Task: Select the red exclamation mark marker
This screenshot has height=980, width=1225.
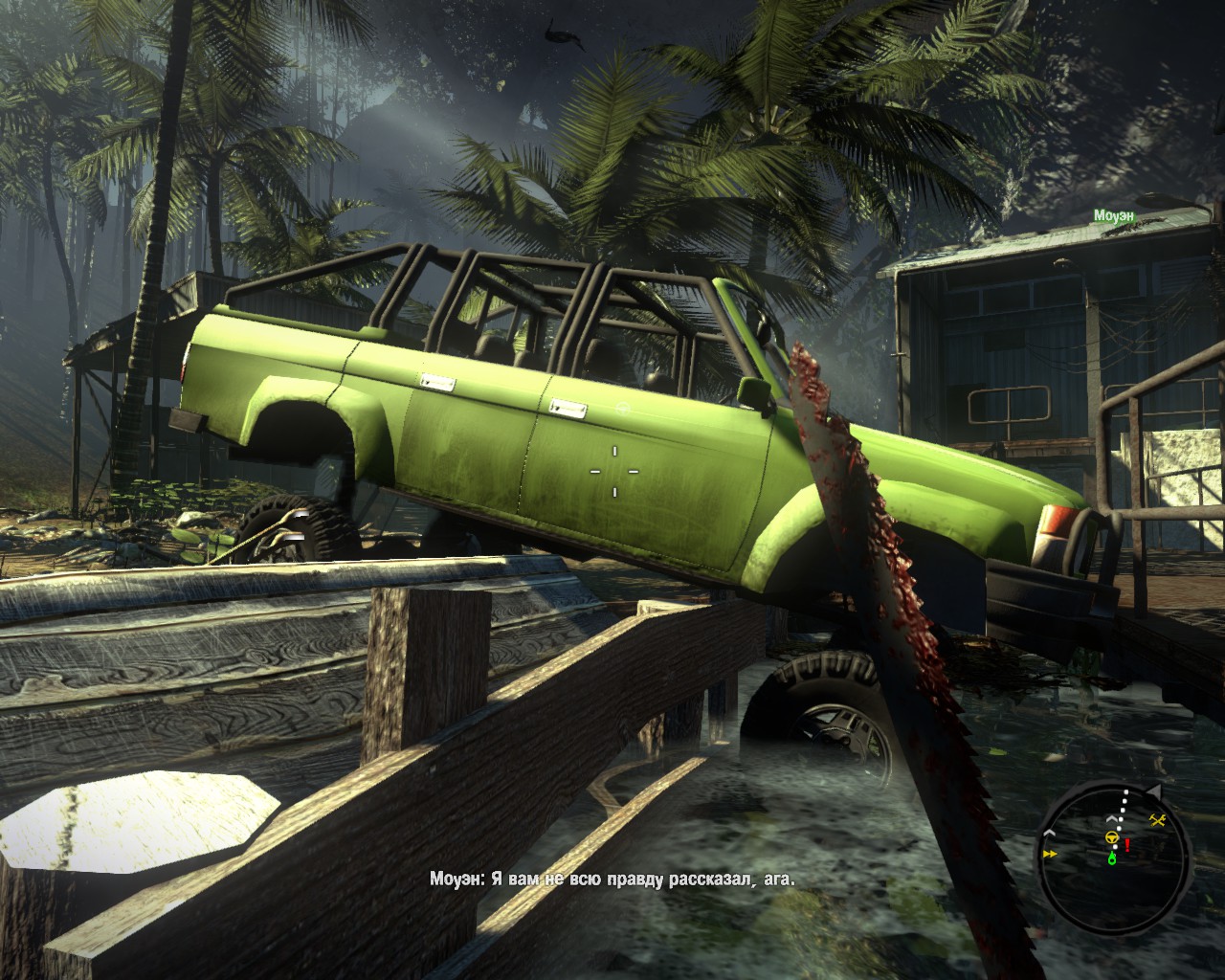Action: click(1128, 845)
